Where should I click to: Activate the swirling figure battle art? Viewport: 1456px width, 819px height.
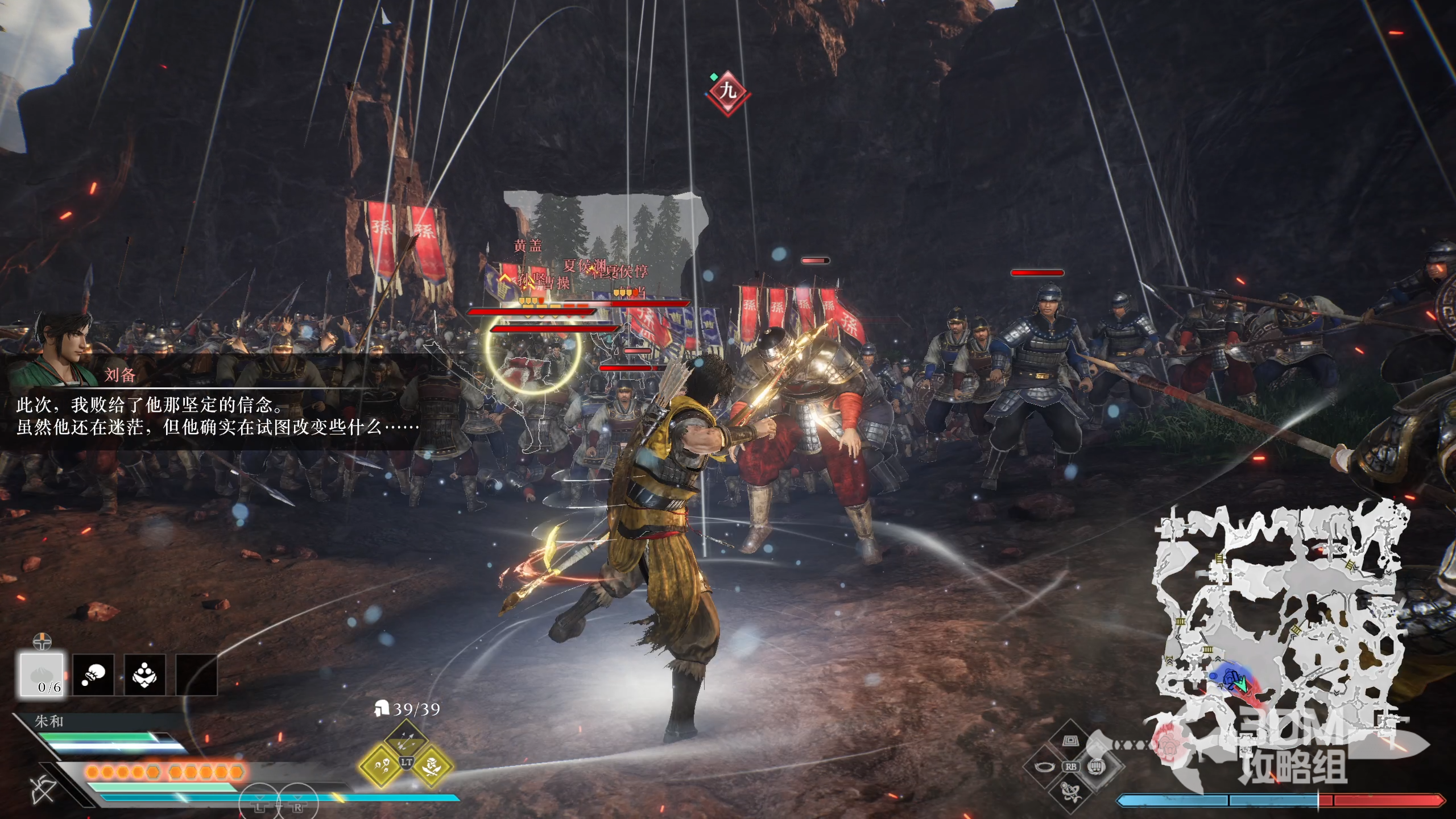1070,791
